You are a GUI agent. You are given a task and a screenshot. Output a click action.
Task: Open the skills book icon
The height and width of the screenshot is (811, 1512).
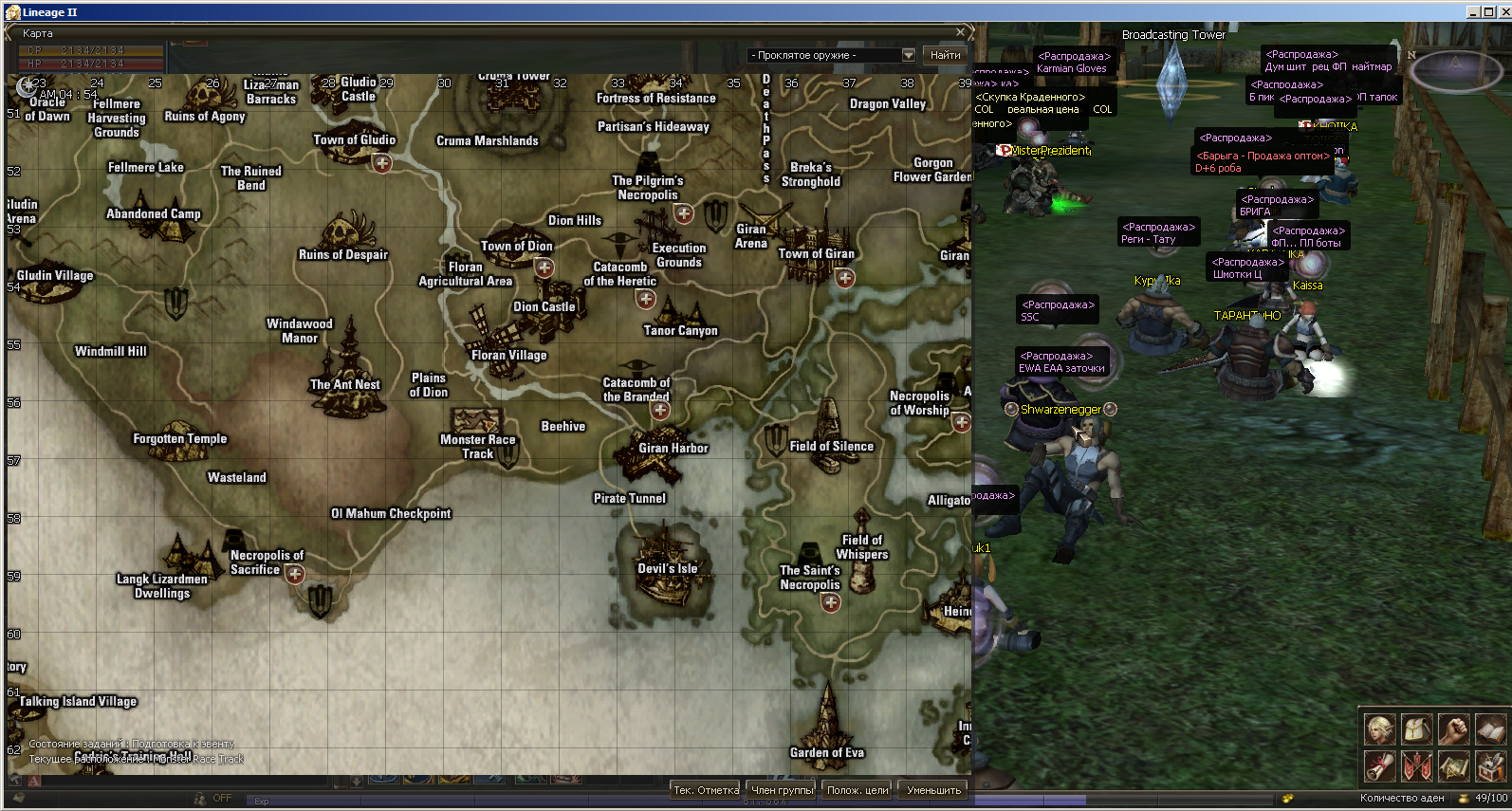pyautogui.click(x=1490, y=729)
